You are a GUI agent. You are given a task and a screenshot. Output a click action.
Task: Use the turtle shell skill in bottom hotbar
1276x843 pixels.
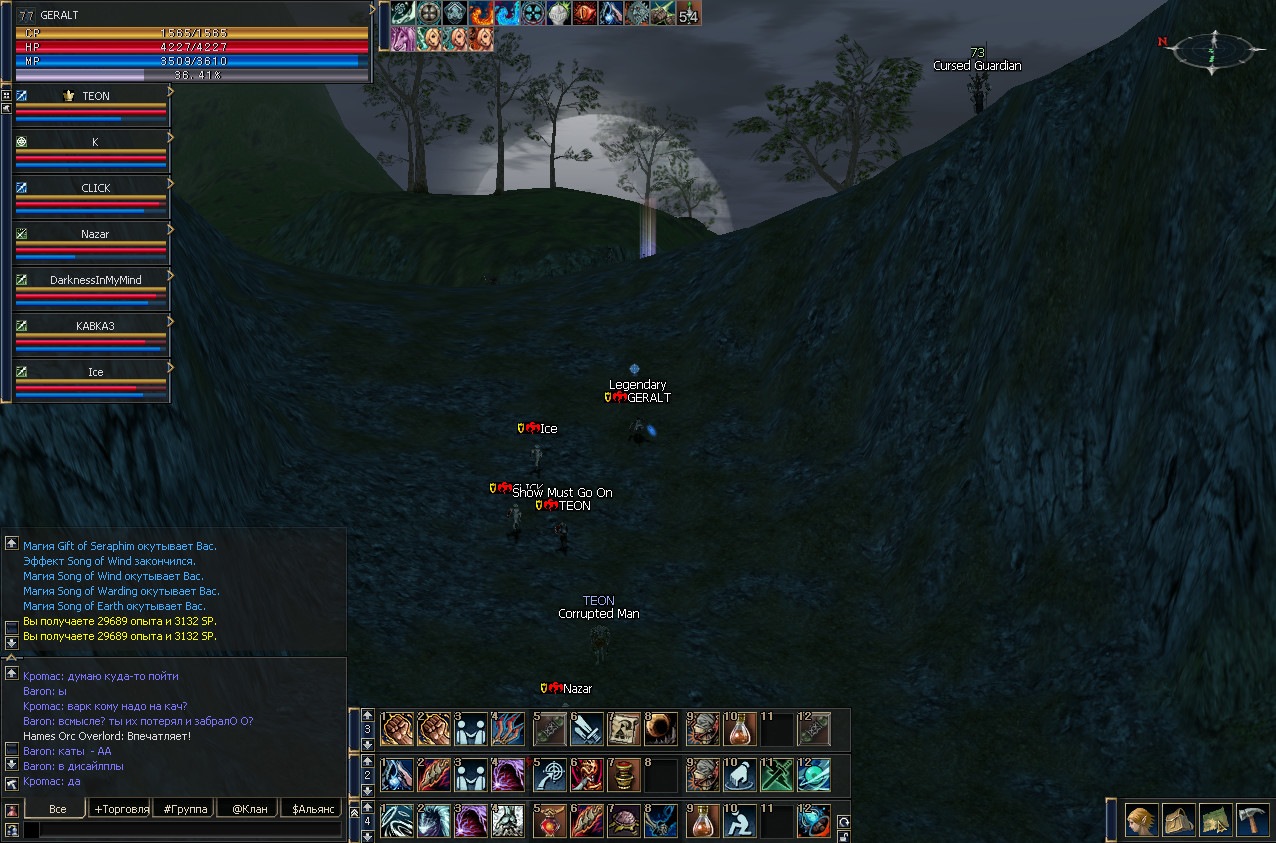click(x=625, y=821)
